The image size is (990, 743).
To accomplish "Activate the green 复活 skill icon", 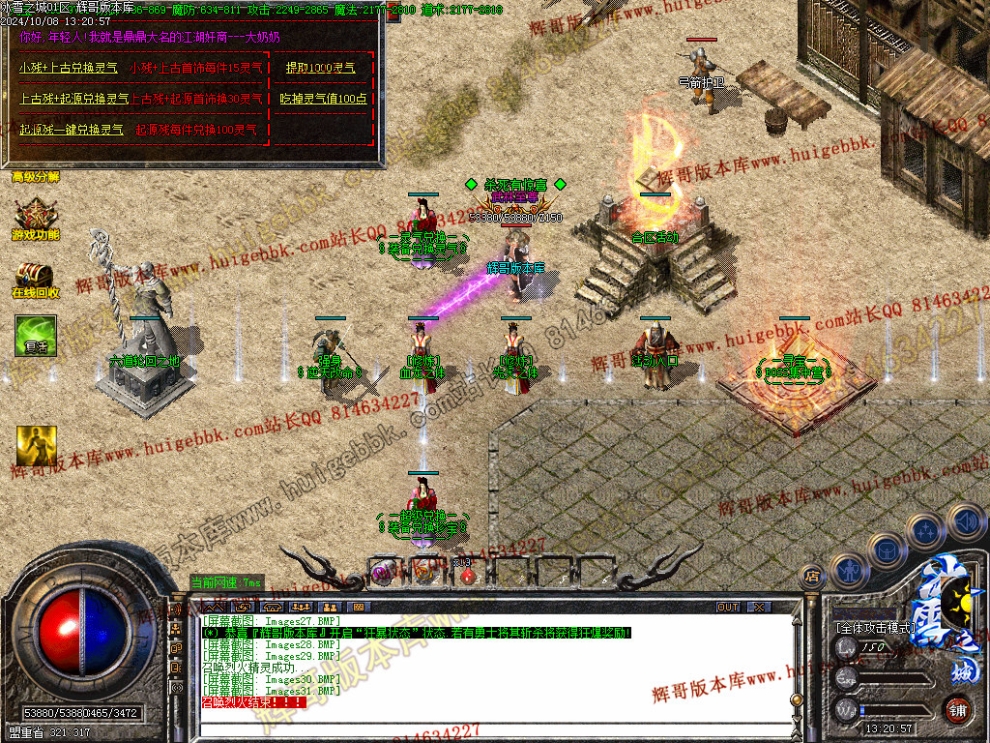I will [35, 335].
